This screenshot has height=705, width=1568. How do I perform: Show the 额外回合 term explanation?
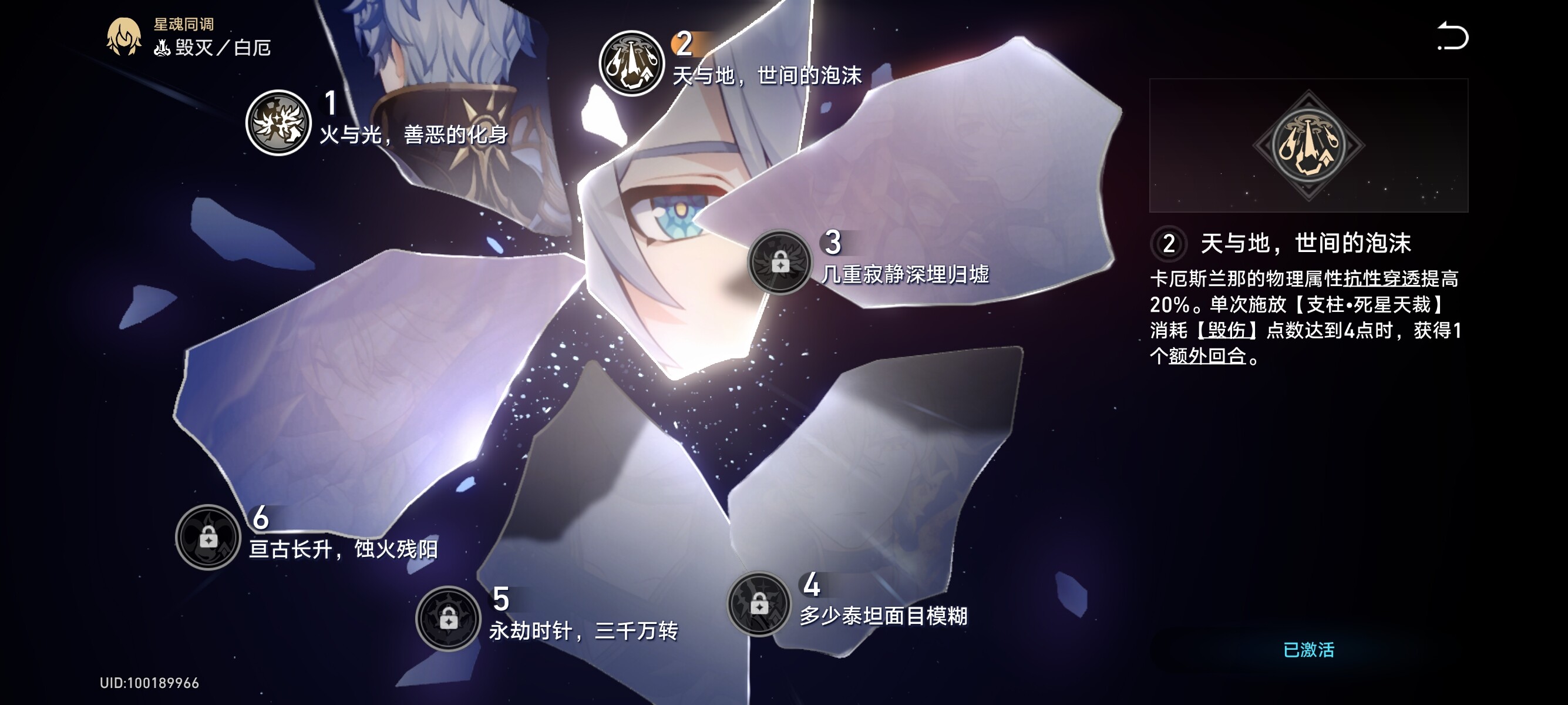[x=1207, y=356]
